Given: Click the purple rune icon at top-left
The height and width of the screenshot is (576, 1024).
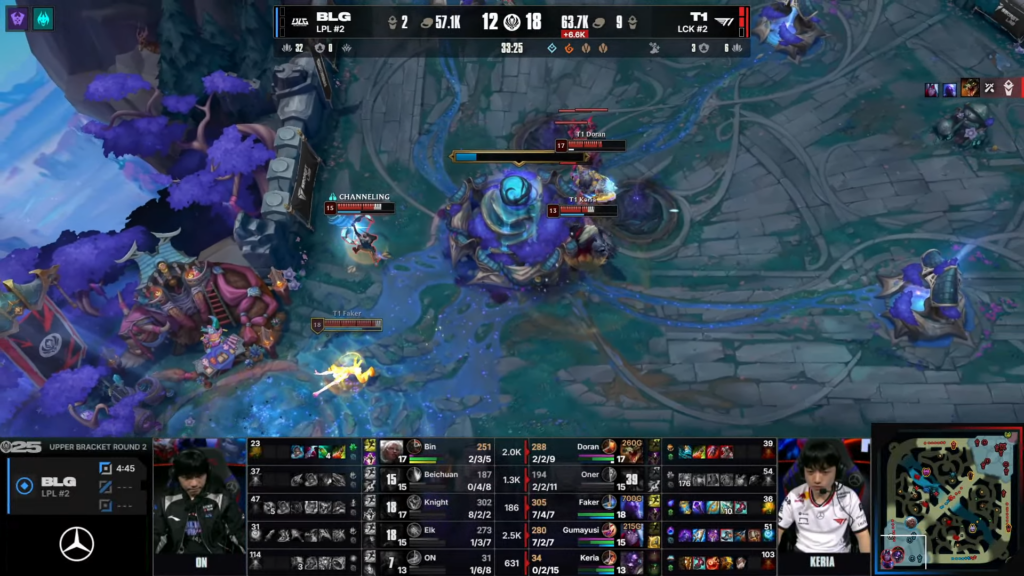Looking at the screenshot, I should pyautogui.click(x=17, y=18).
